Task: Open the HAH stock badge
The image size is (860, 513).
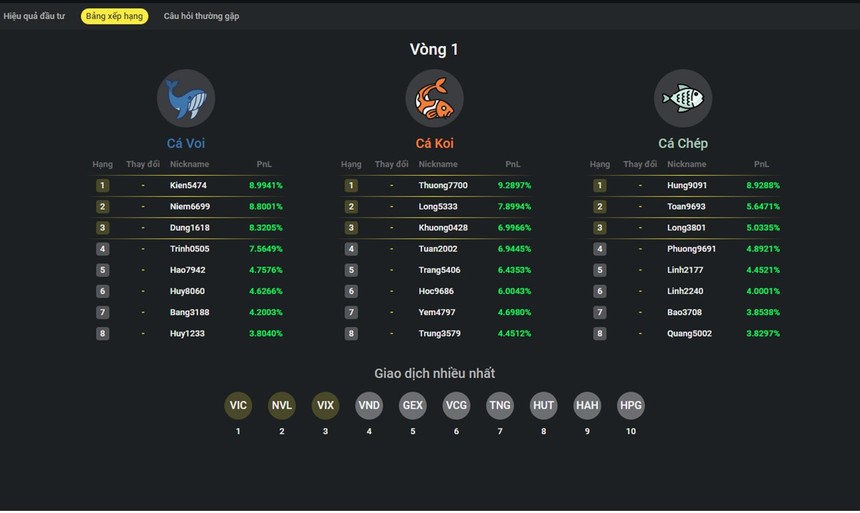Action: pos(587,405)
